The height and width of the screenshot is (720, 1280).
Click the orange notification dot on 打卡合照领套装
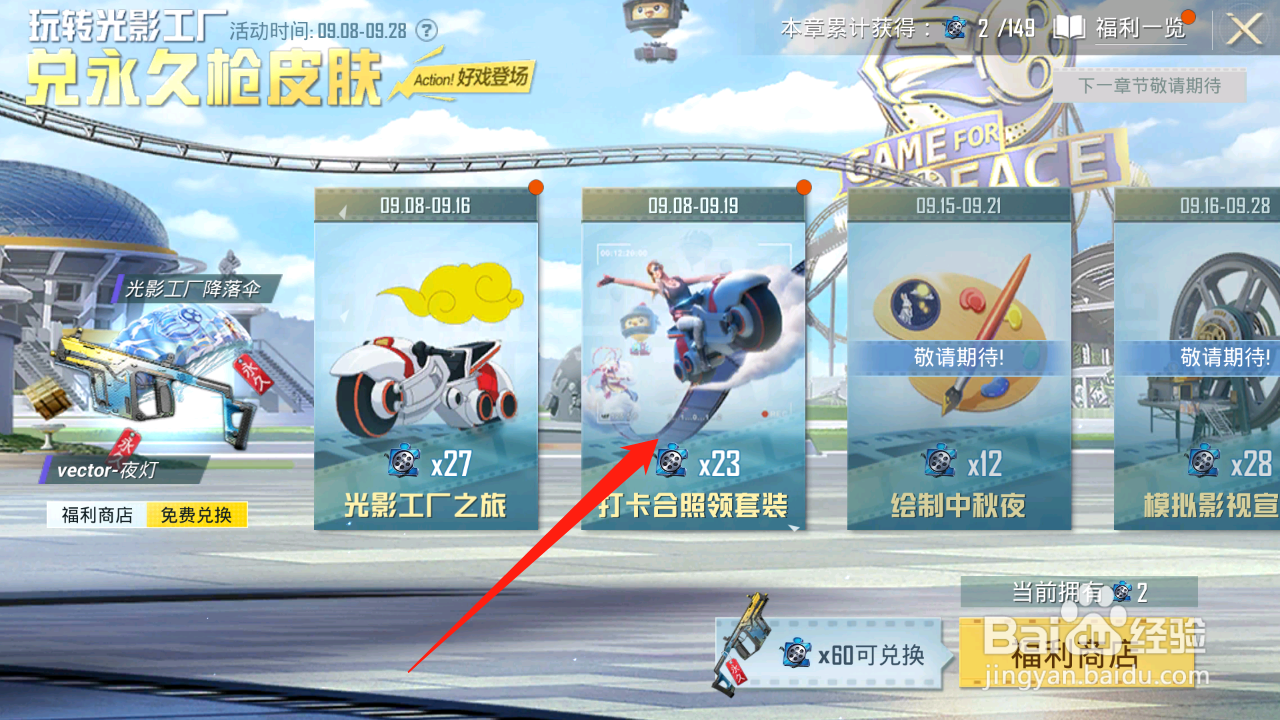pyautogui.click(x=805, y=186)
